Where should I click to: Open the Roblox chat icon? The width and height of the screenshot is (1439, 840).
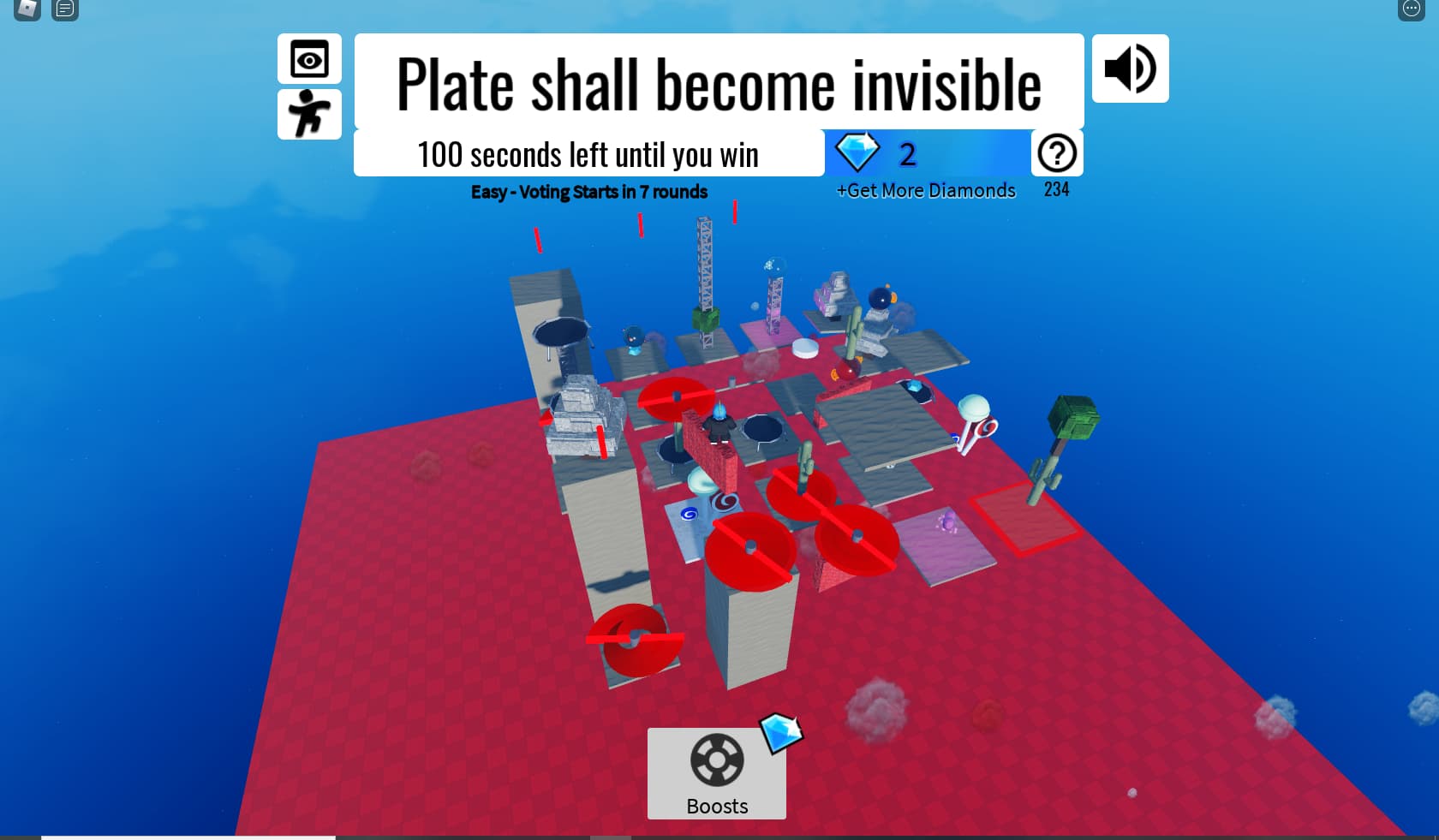click(x=65, y=9)
